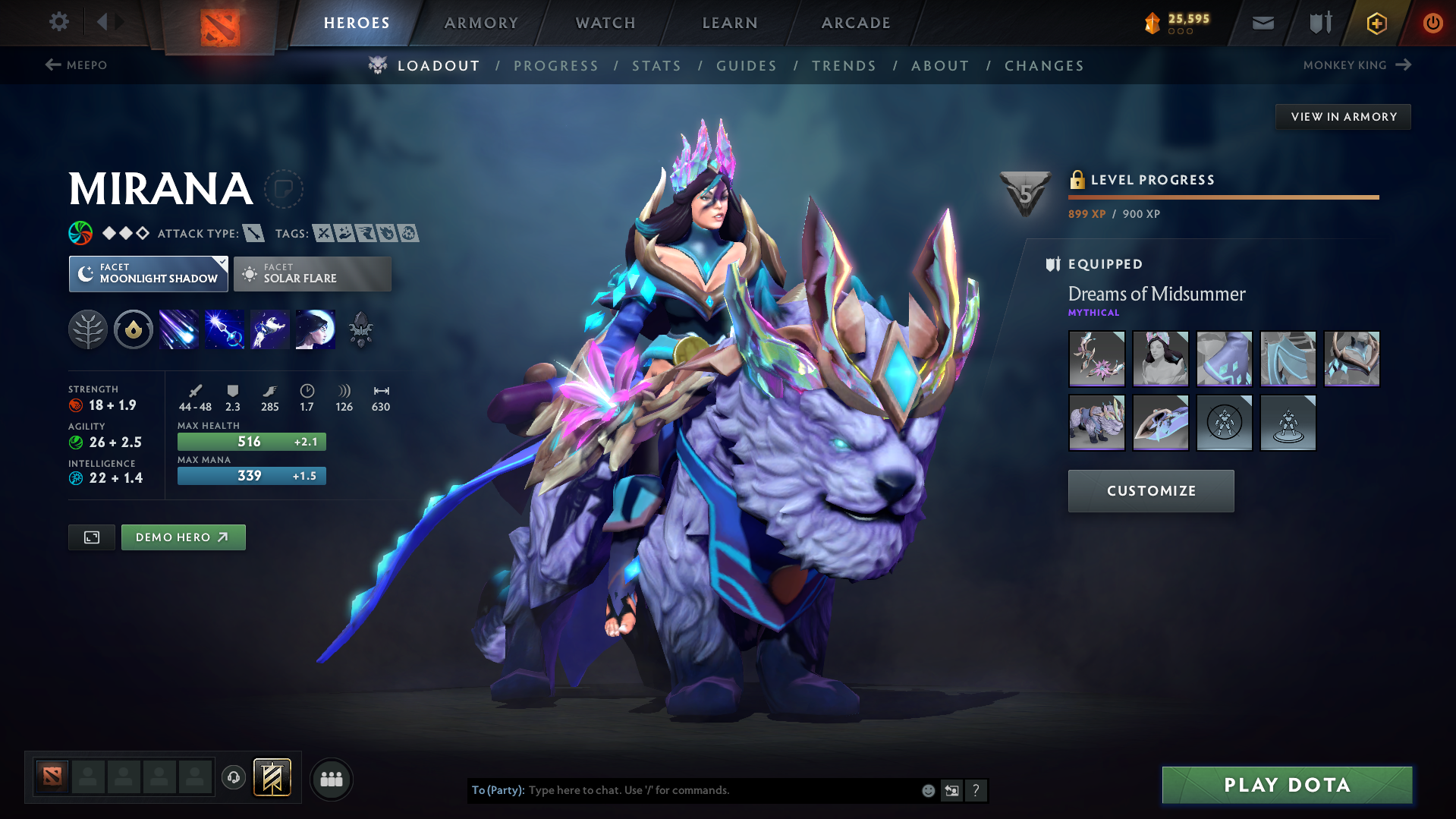
Task: Click View in Armory button
Action: point(1342,116)
